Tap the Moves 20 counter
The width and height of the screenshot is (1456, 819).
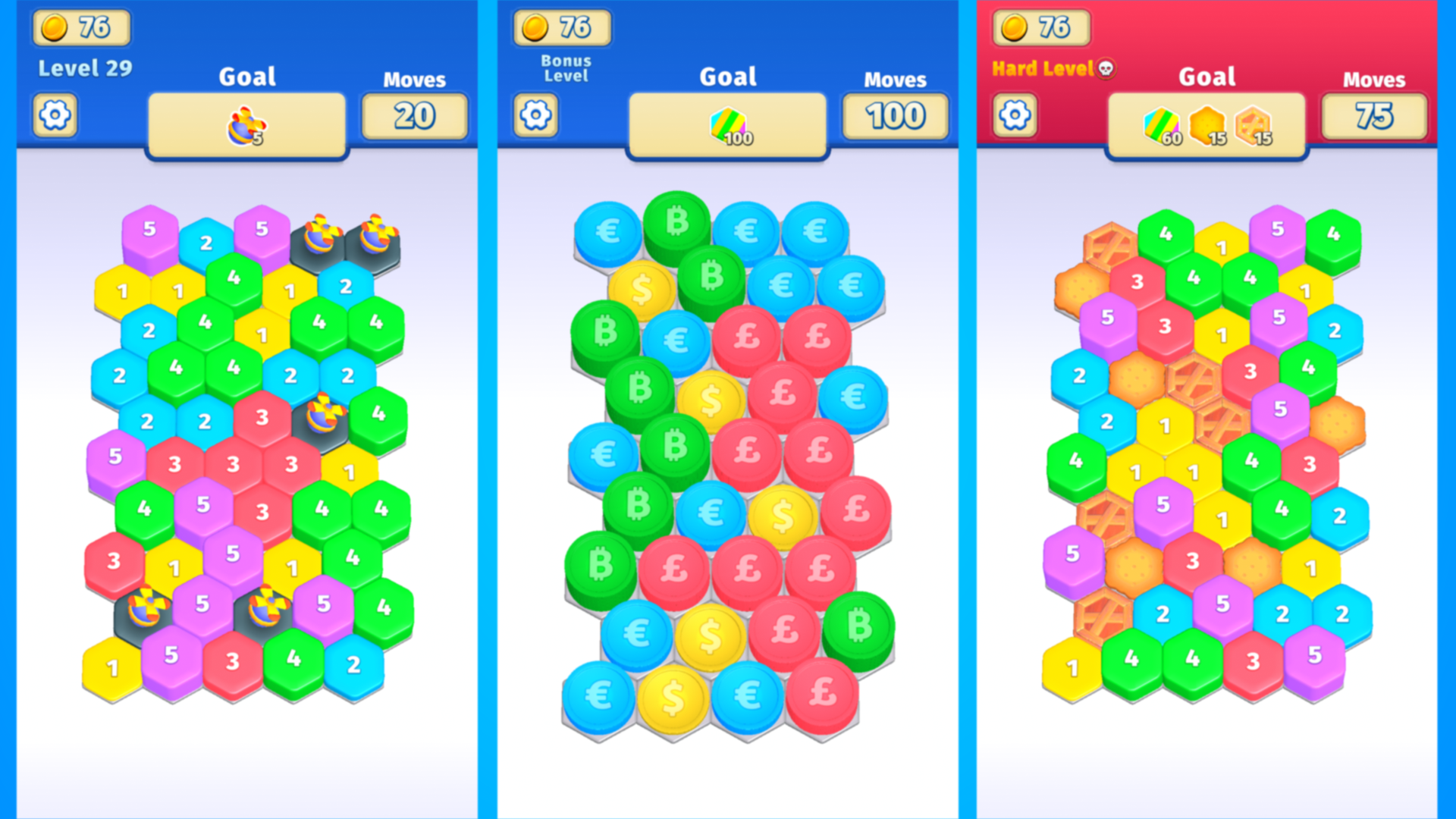coord(414,115)
